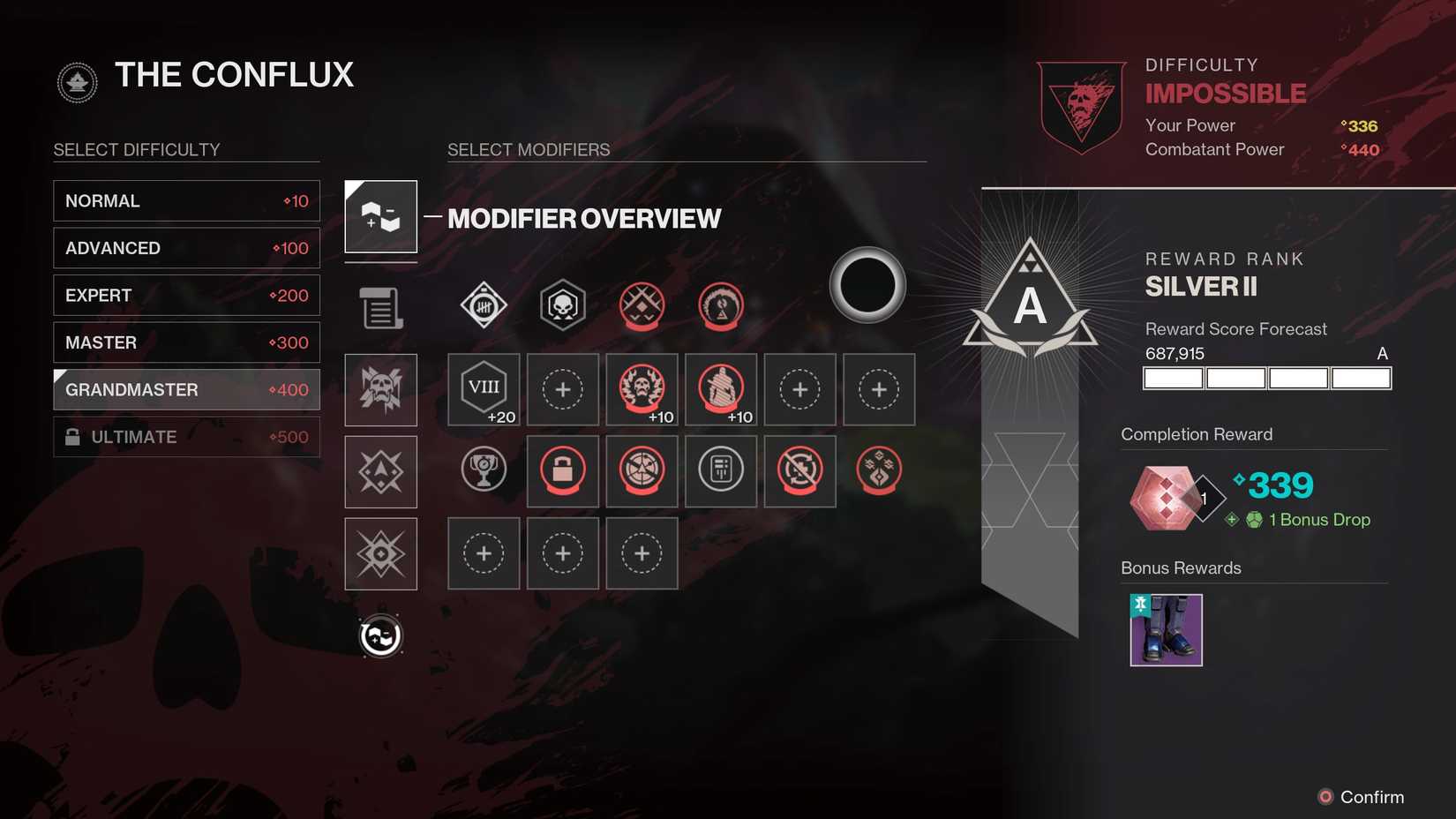
Task: Open the Modifier Overview panel icon
Action: [x=380, y=216]
